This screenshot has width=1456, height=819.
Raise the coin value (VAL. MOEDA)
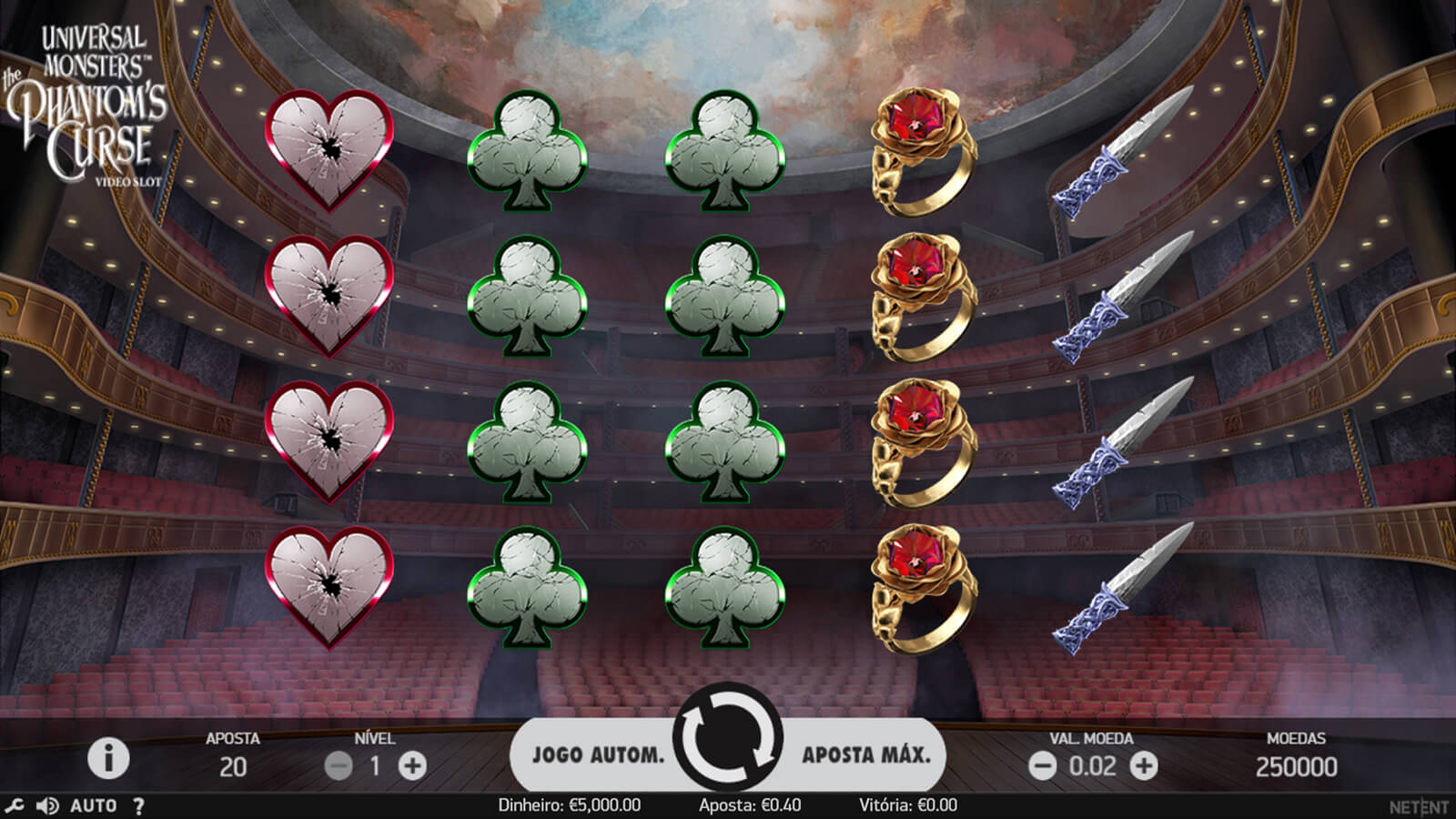pos(1144,766)
